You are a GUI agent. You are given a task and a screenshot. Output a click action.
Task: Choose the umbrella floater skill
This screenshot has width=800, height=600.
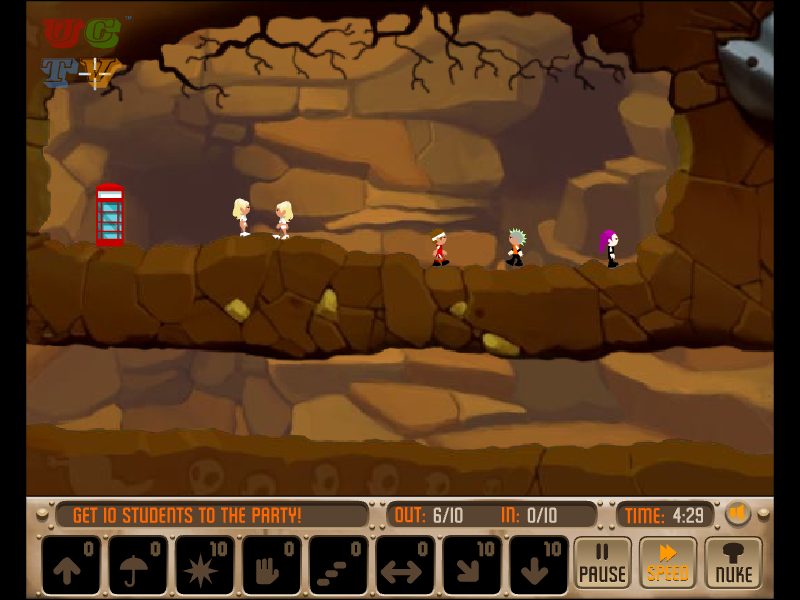(x=138, y=565)
